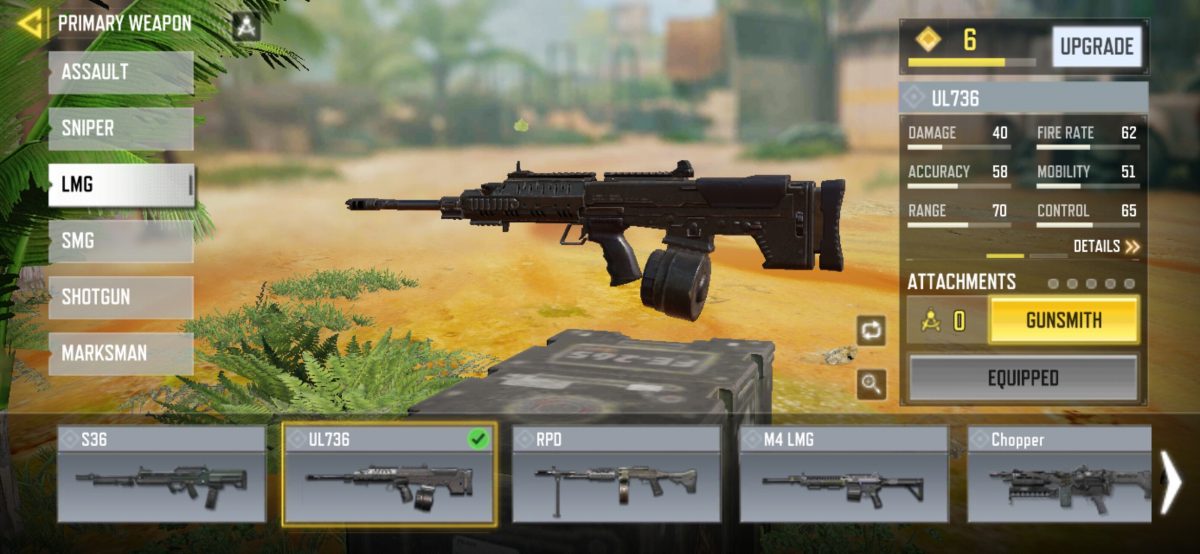Select the Chopper weapon card

point(1058,474)
